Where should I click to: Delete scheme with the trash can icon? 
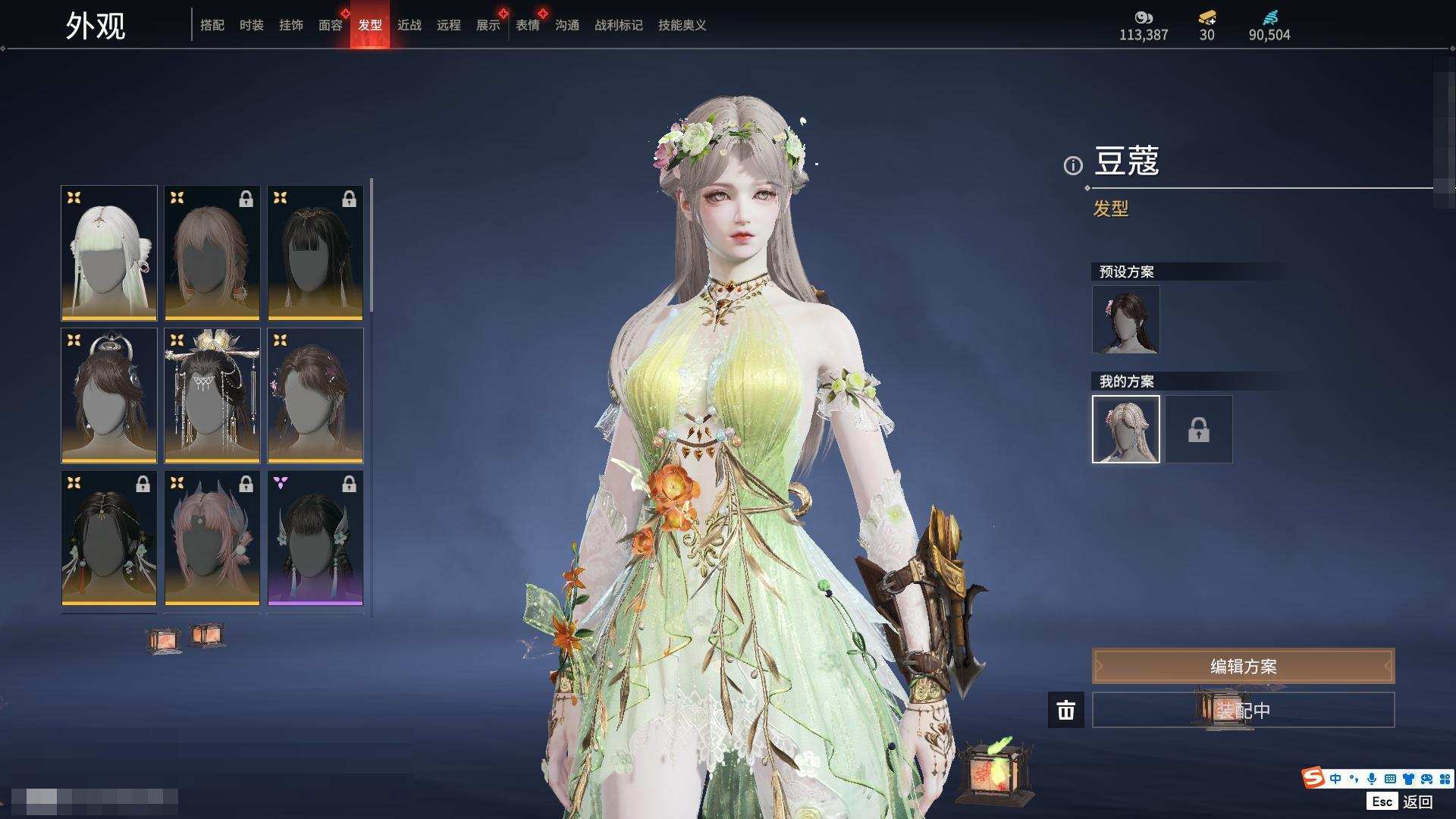pyautogui.click(x=1065, y=711)
